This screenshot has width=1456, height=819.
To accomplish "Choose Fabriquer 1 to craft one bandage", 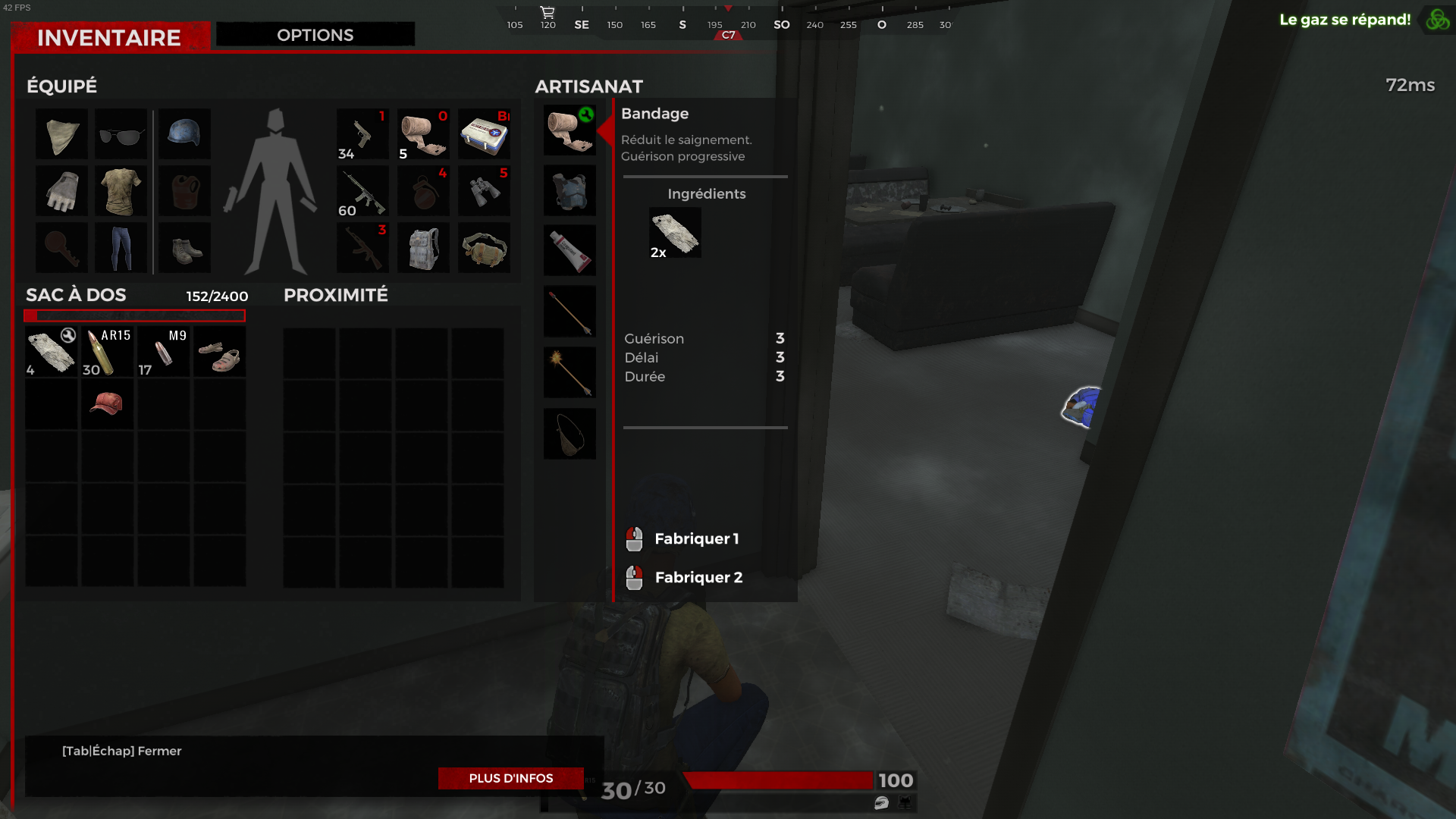I will point(695,539).
